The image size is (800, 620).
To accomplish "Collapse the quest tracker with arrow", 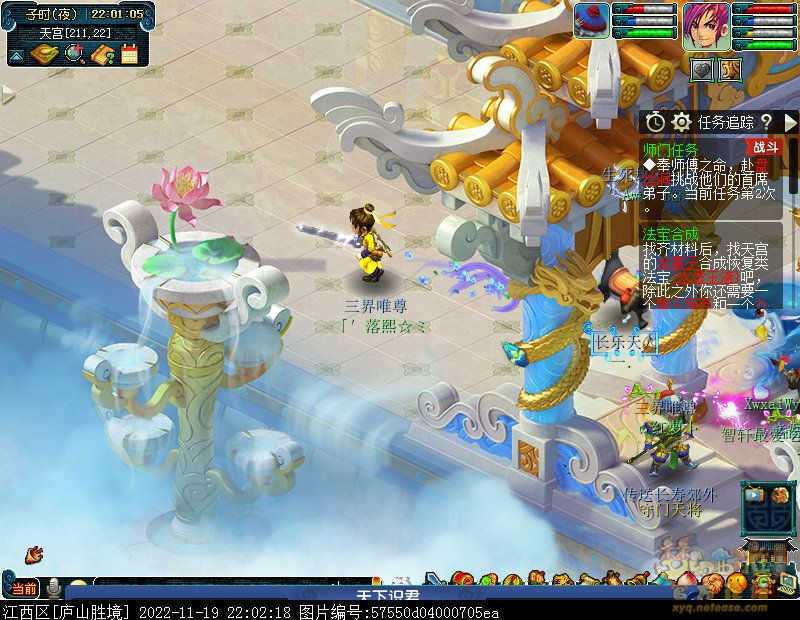I will [792, 122].
